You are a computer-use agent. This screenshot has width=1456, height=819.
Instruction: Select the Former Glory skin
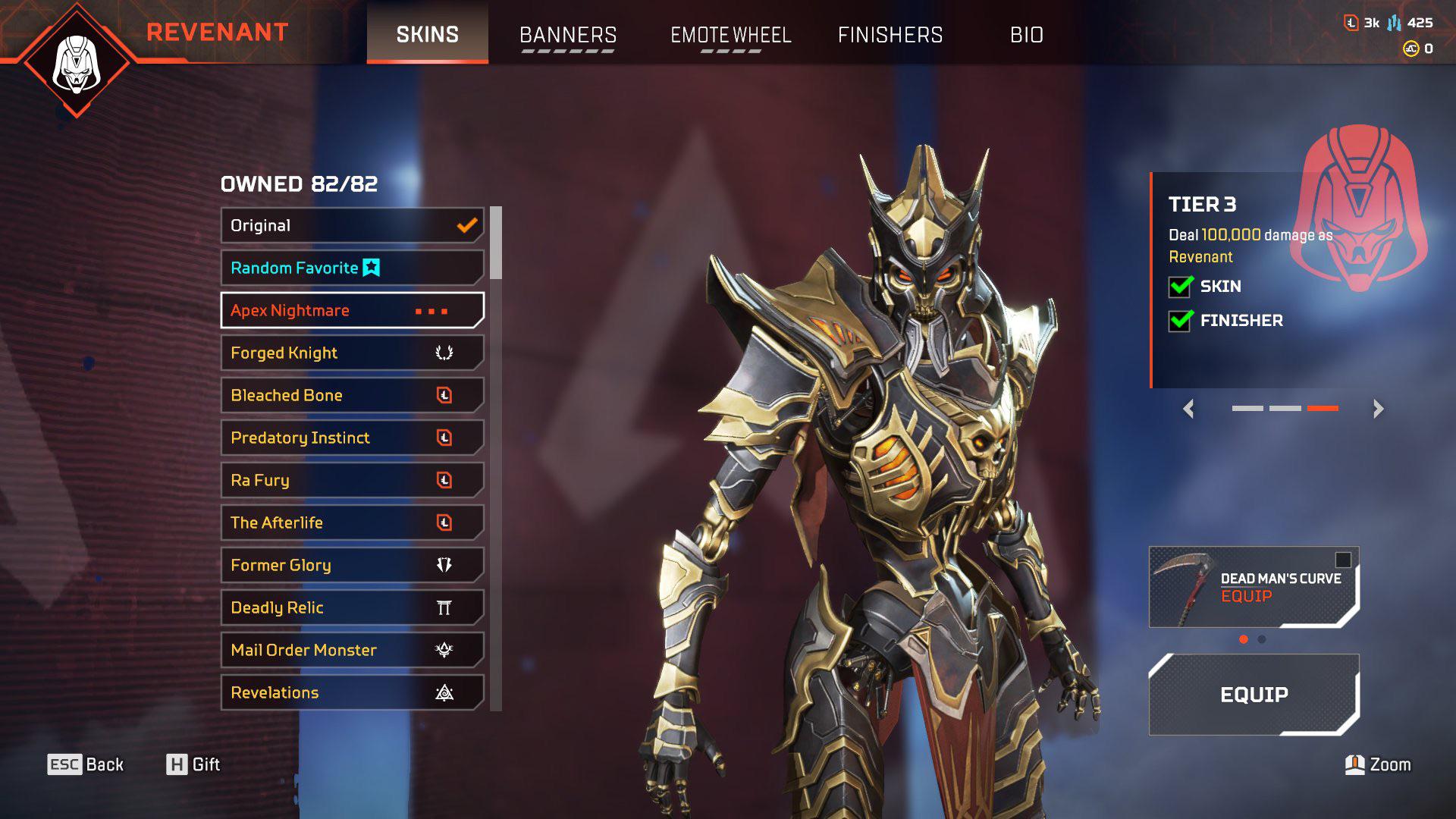(352, 565)
